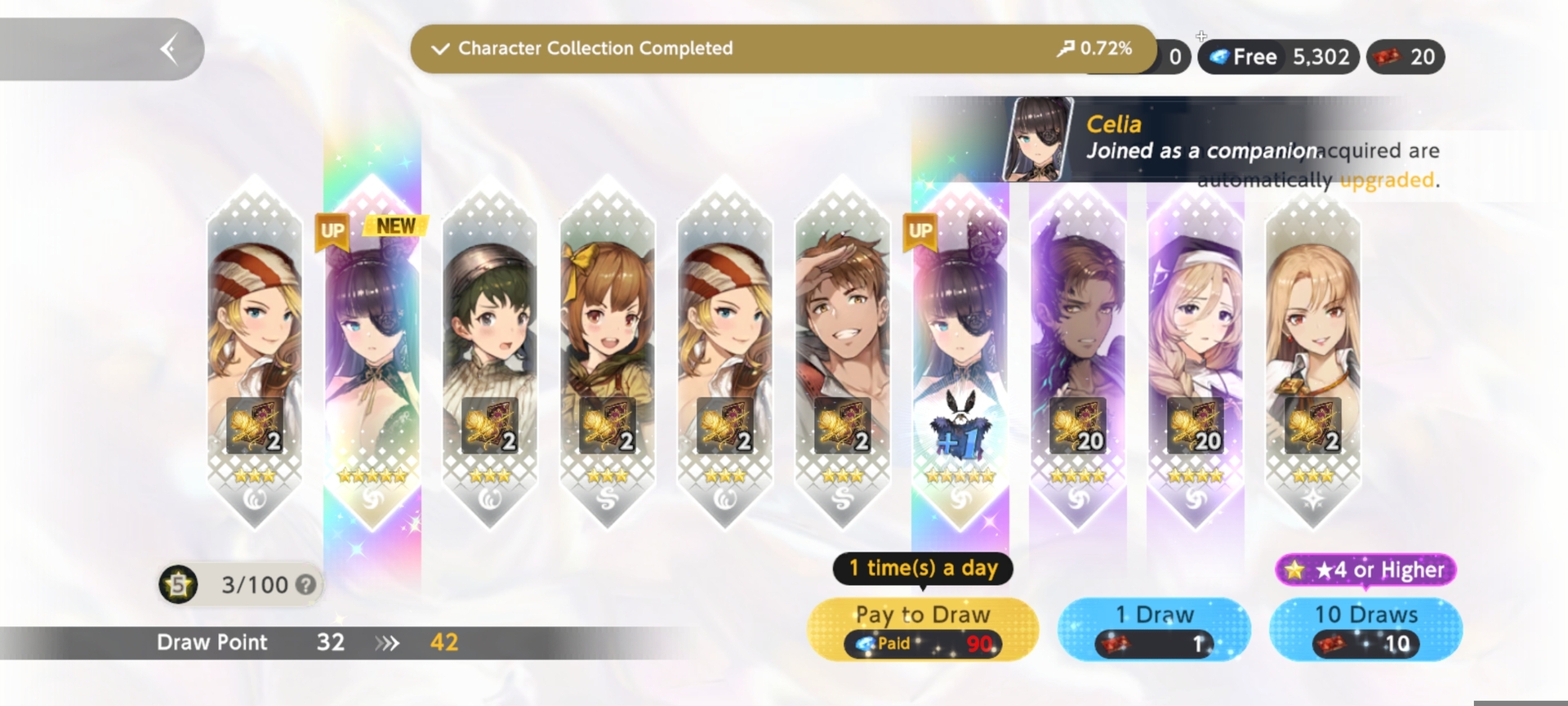
Task: Go back using the arrow button
Action: click(x=169, y=49)
